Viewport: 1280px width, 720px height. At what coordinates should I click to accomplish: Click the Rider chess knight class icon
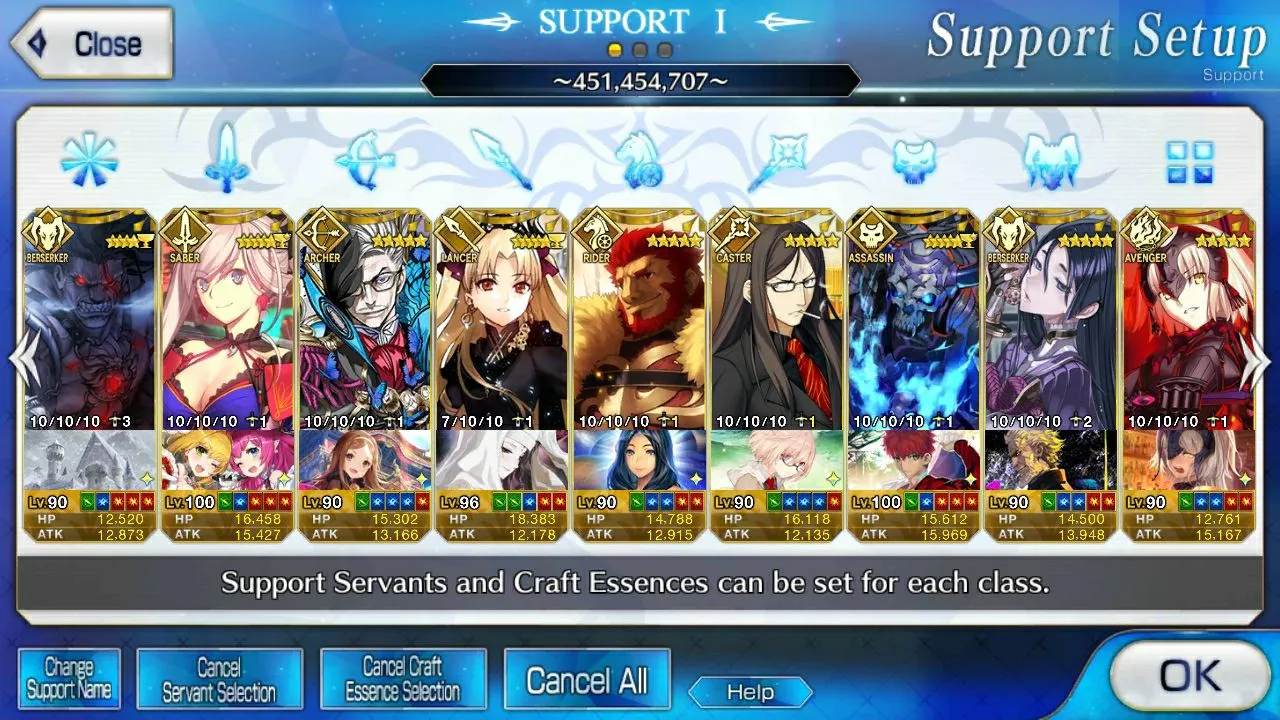pyautogui.click(x=640, y=160)
